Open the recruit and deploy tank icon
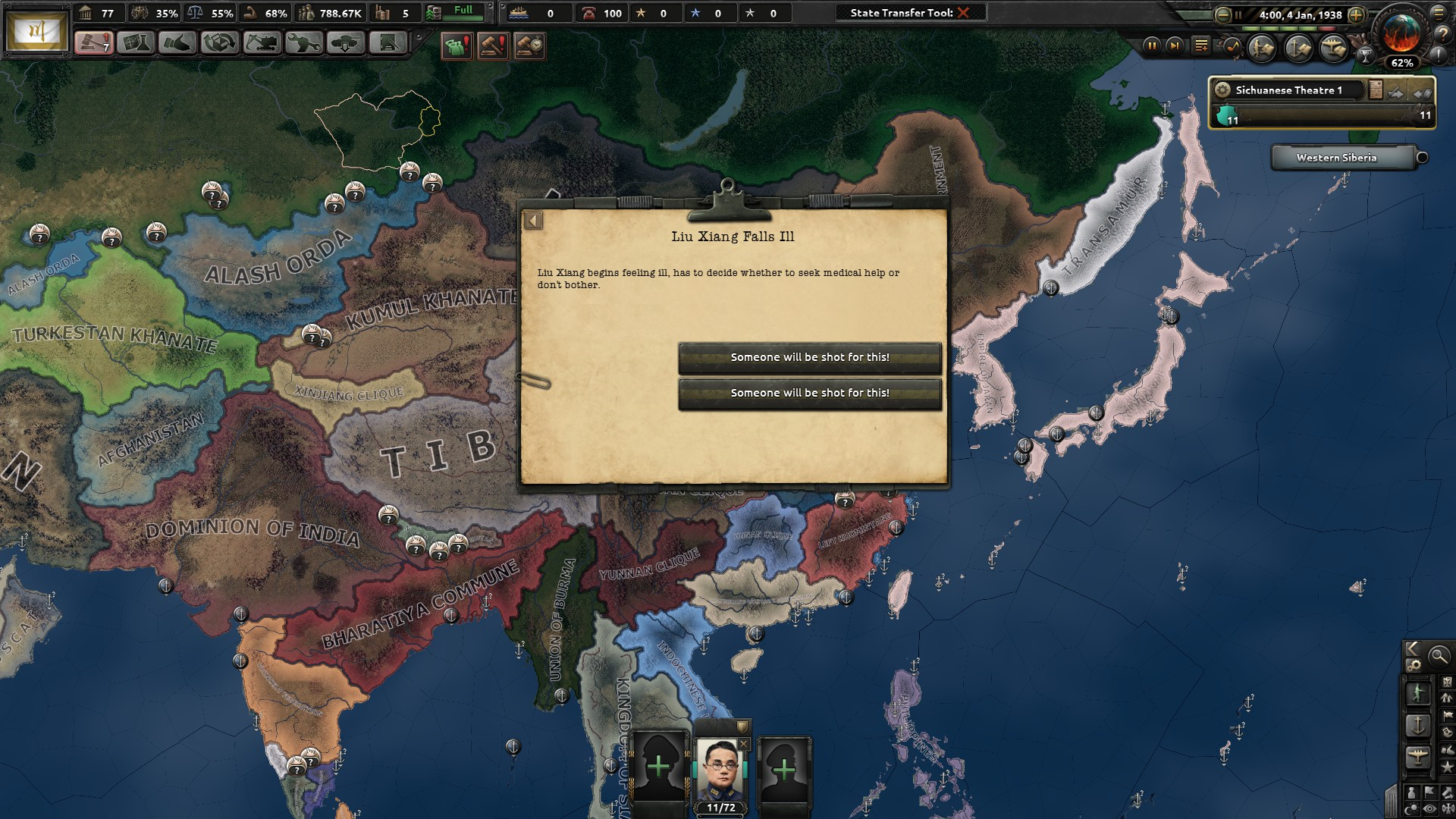 tap(347, 43)
